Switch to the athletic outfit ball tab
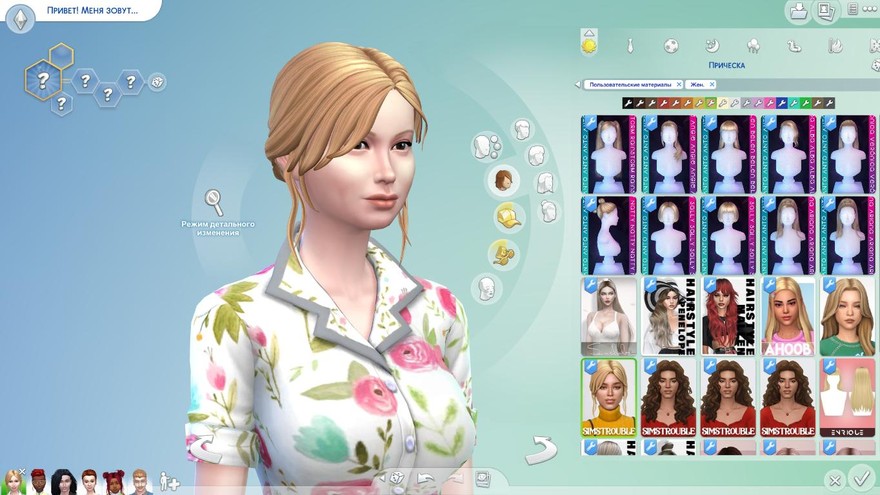 pyautogui.click(x=671, y=45)
